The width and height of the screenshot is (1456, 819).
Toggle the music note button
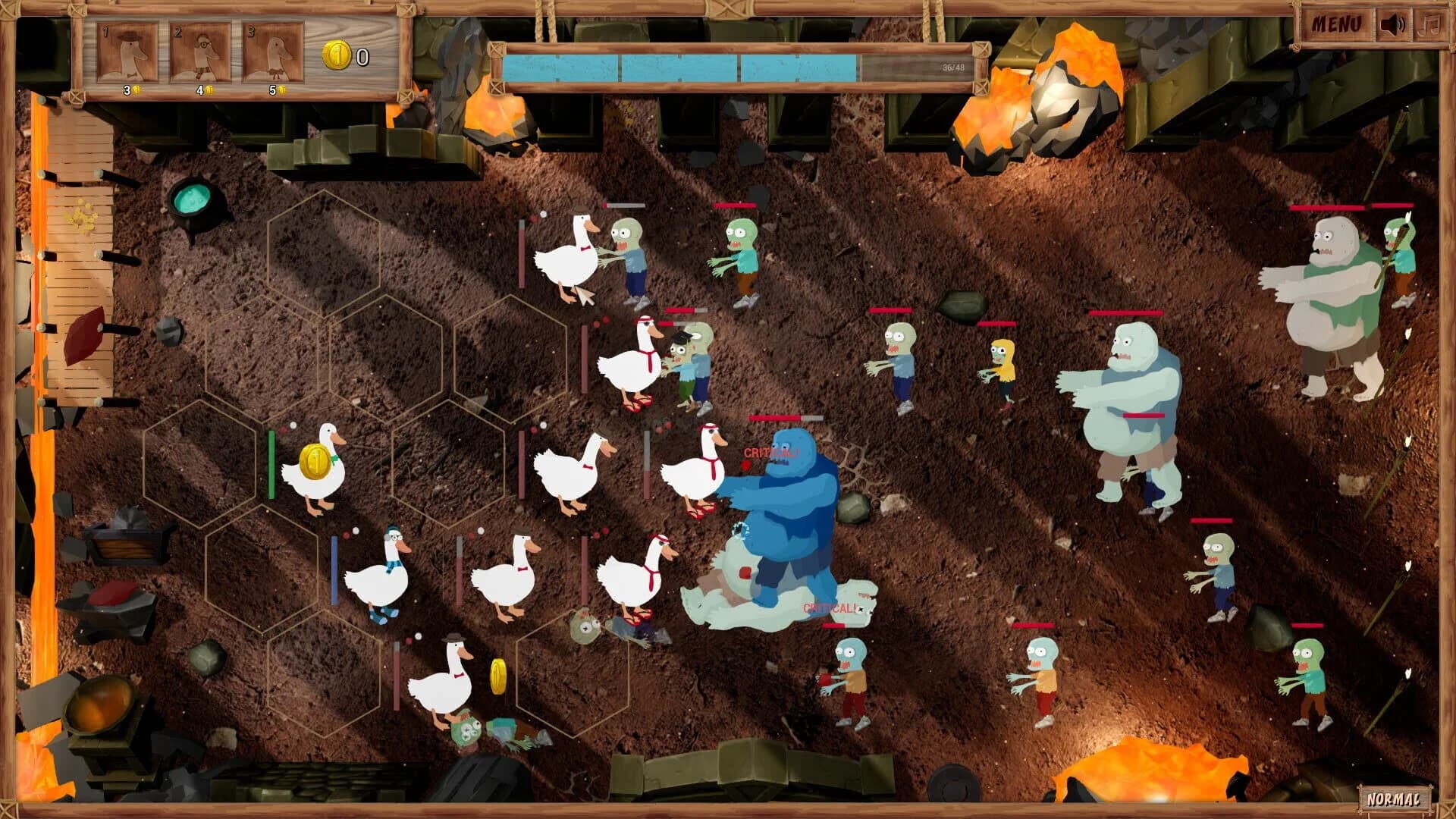[1429, 25]
